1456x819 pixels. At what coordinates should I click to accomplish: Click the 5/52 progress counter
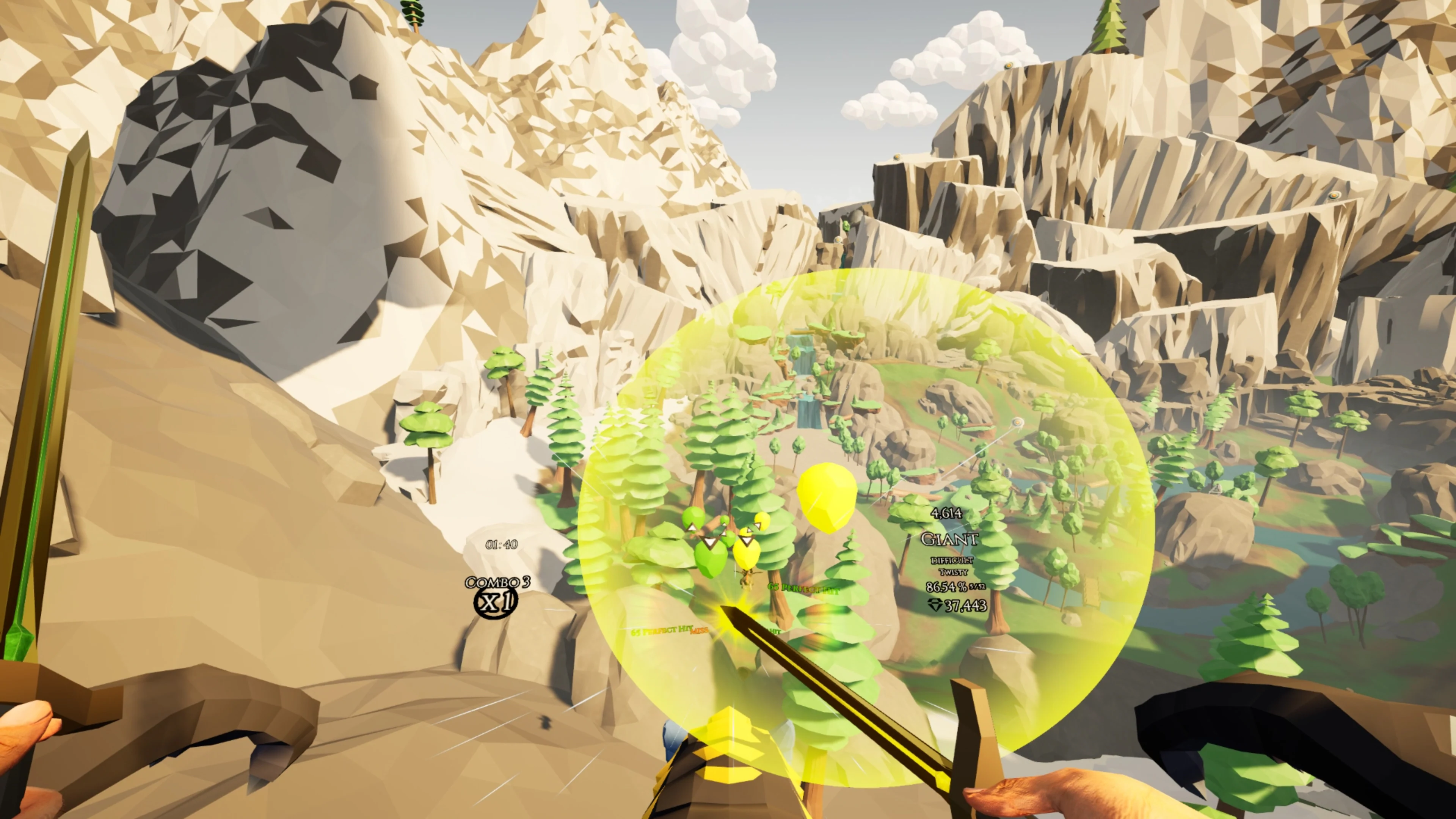[x=977, y=587]
